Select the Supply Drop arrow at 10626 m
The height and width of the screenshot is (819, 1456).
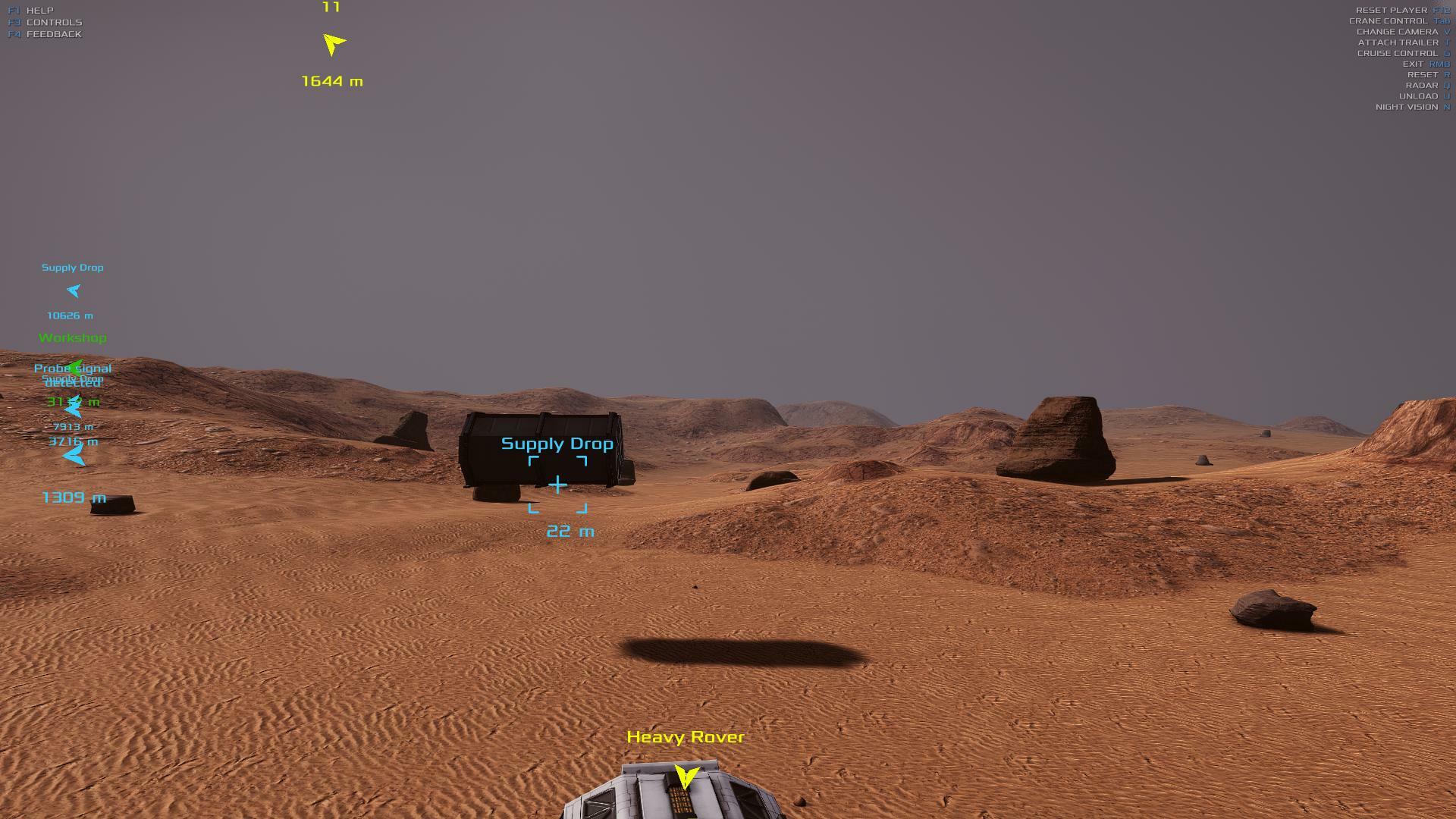pyautogui.click(x=74, y=290)
